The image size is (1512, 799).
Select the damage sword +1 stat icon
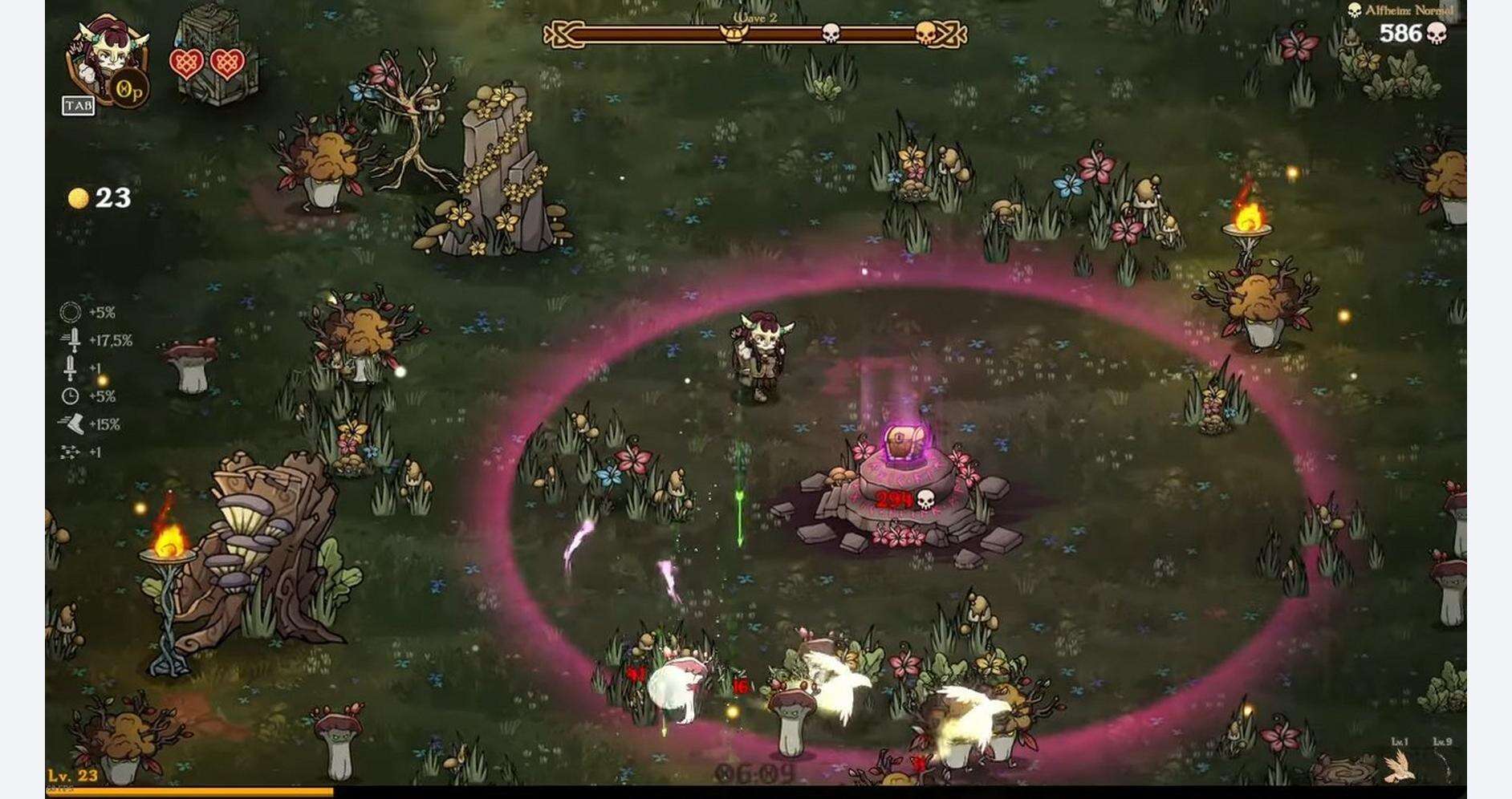pyautogui.click(x=70, y=365)
